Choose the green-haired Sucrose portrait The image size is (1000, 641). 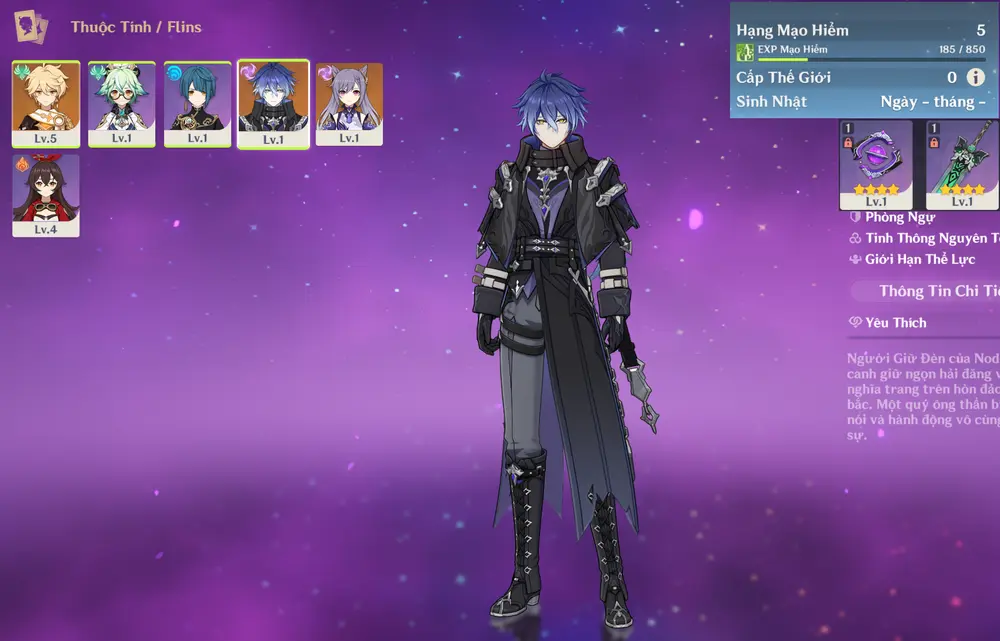tap(122, 103)
